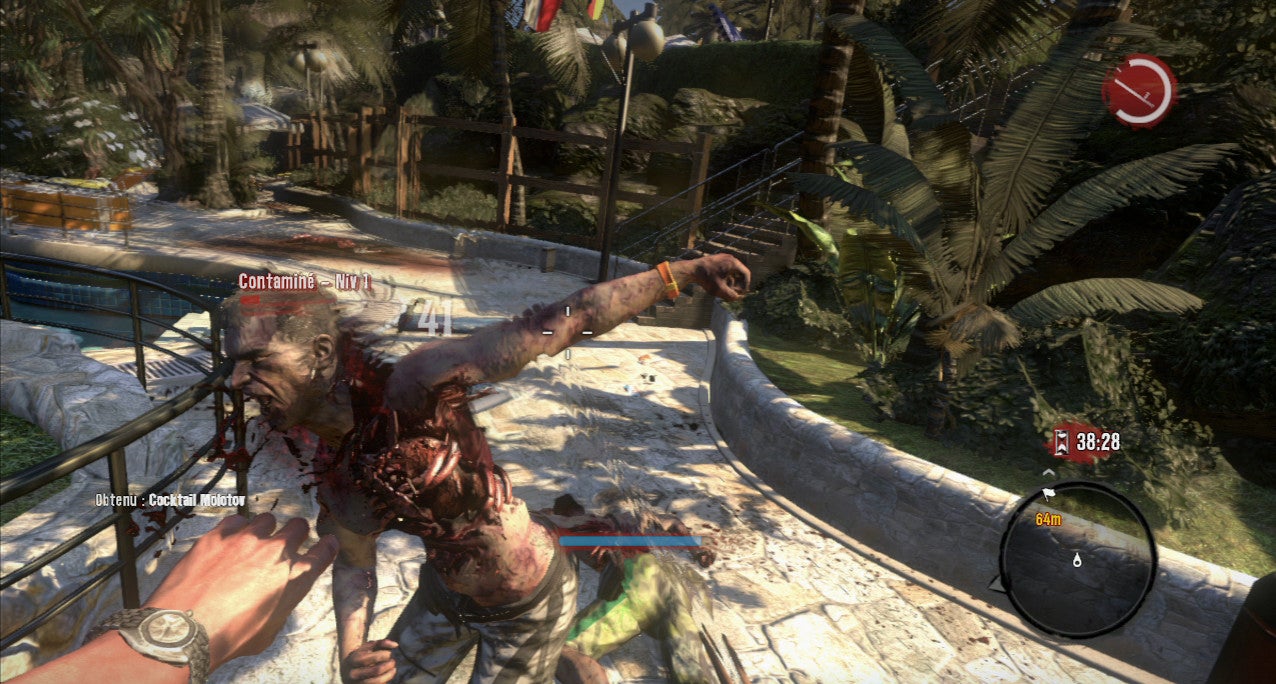The width and height of the screenshot is (1276, 684).
Task: Click the Cocktail Molotov pickup notification
Action: pyautogui.click(x=170, y=499)
